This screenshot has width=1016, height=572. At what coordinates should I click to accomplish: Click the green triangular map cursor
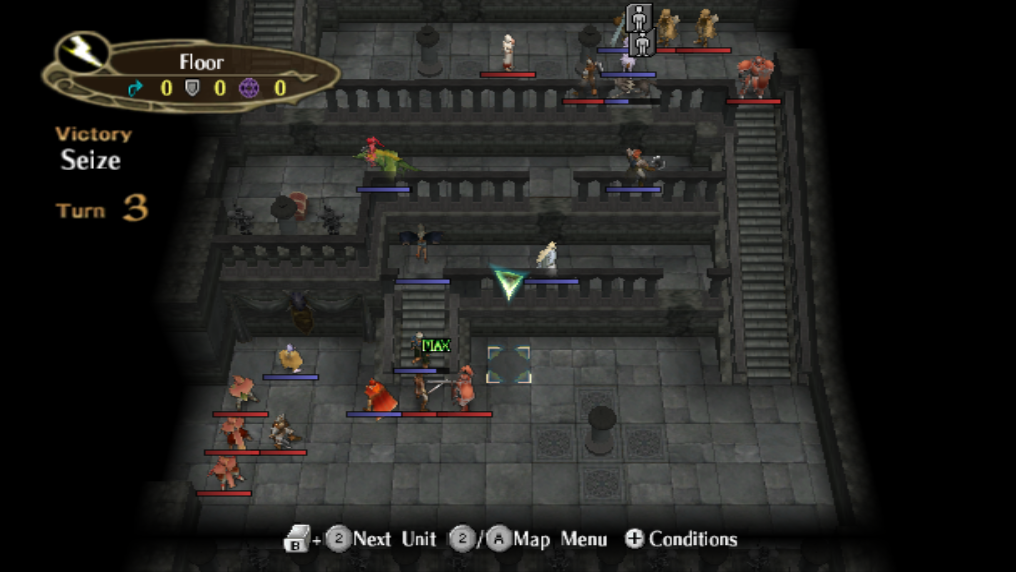click(x=508, y=283)
